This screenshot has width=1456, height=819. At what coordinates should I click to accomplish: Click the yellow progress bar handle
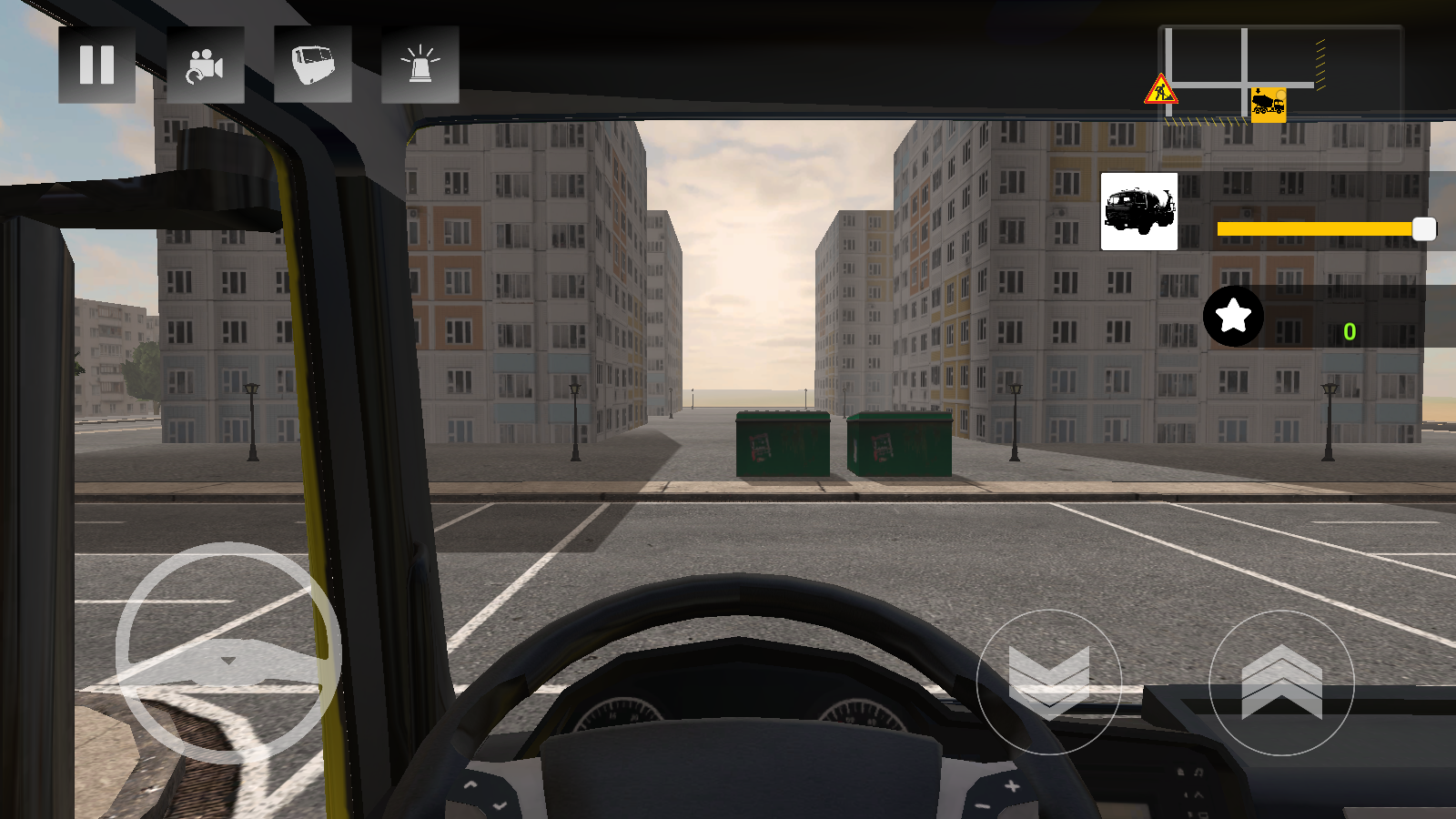point(1422,229)
